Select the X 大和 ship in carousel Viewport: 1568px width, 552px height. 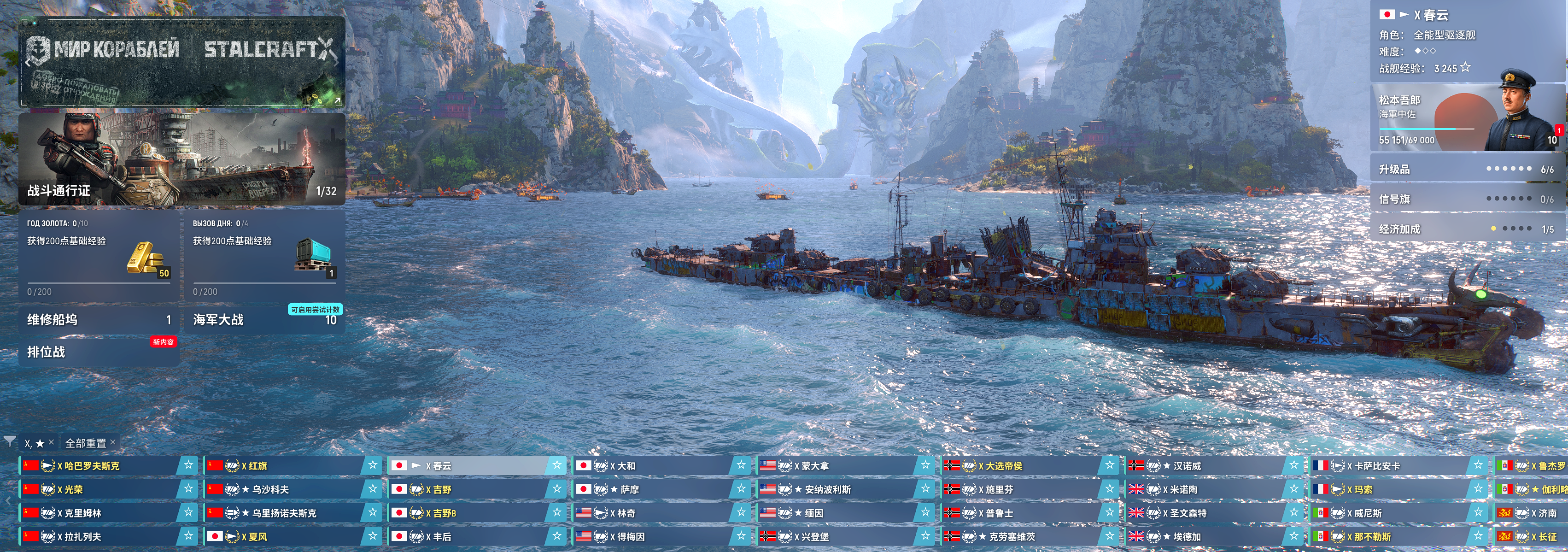pos(651,465)
